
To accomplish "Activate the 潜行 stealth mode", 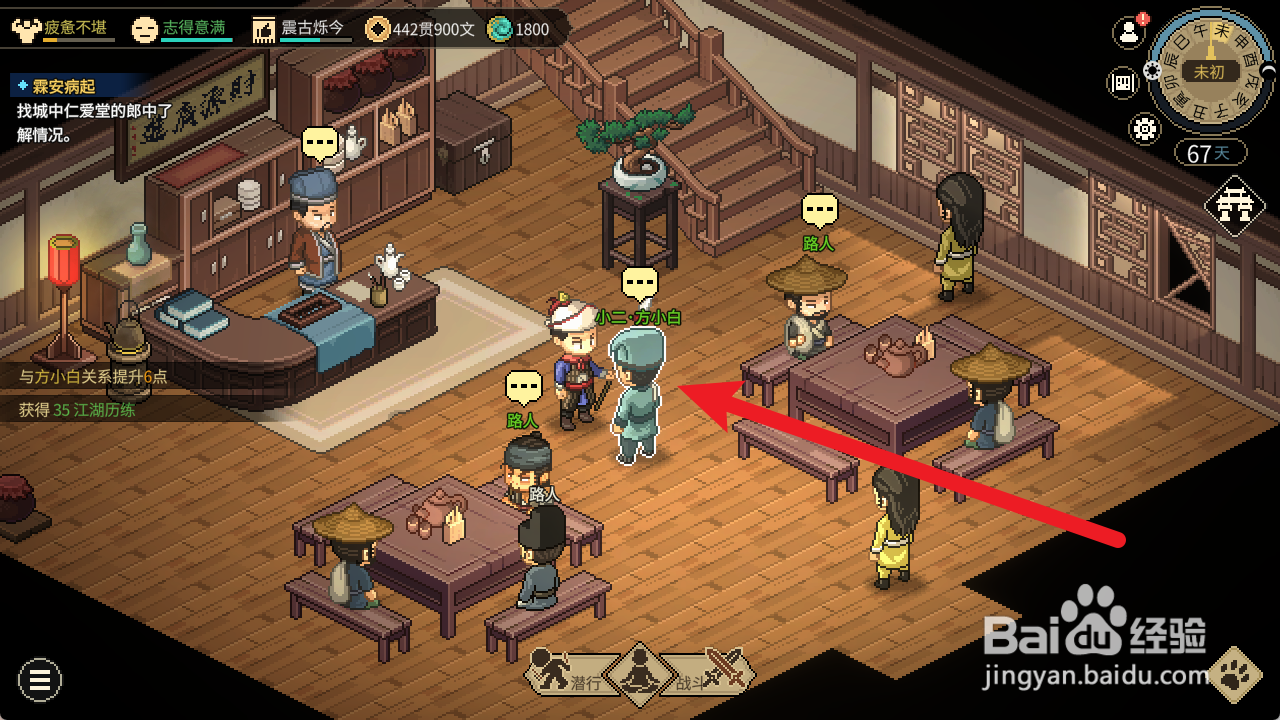I will pos(566,671).
